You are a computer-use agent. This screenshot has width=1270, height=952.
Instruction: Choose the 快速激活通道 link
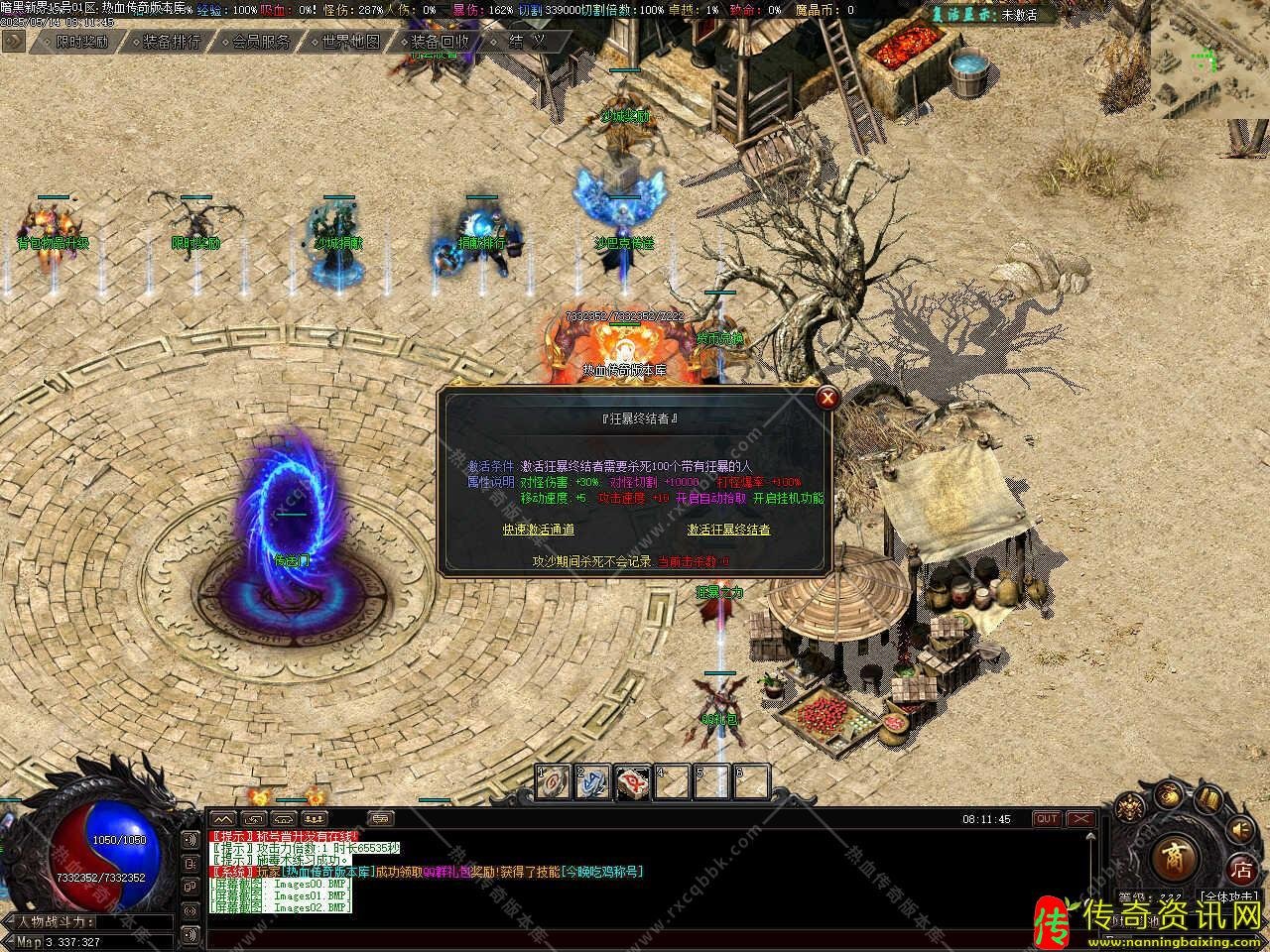click(x=538, y=530)
